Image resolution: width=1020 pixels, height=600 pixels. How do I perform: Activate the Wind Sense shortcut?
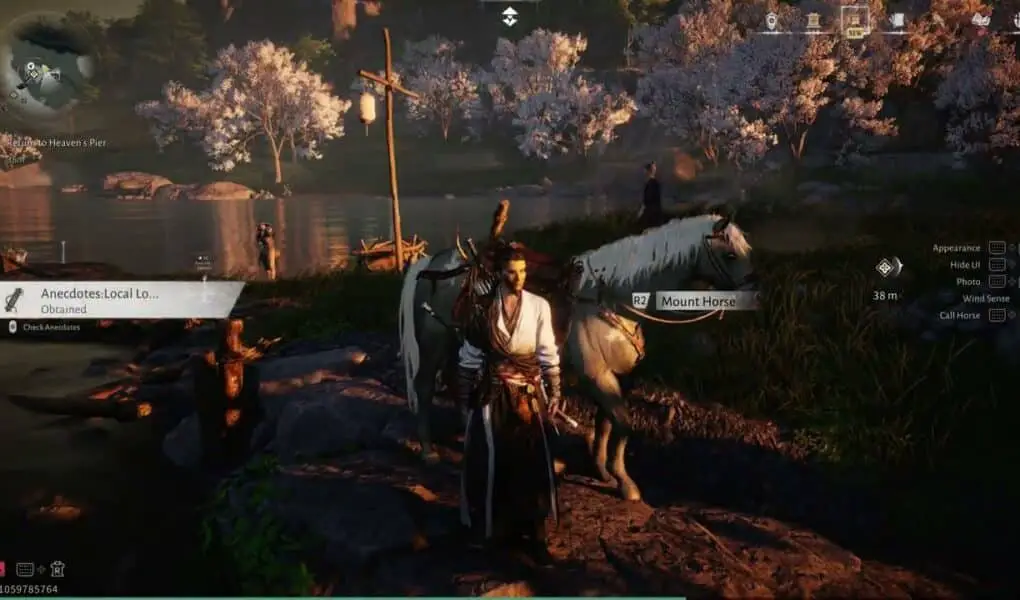tap(985, 298)
